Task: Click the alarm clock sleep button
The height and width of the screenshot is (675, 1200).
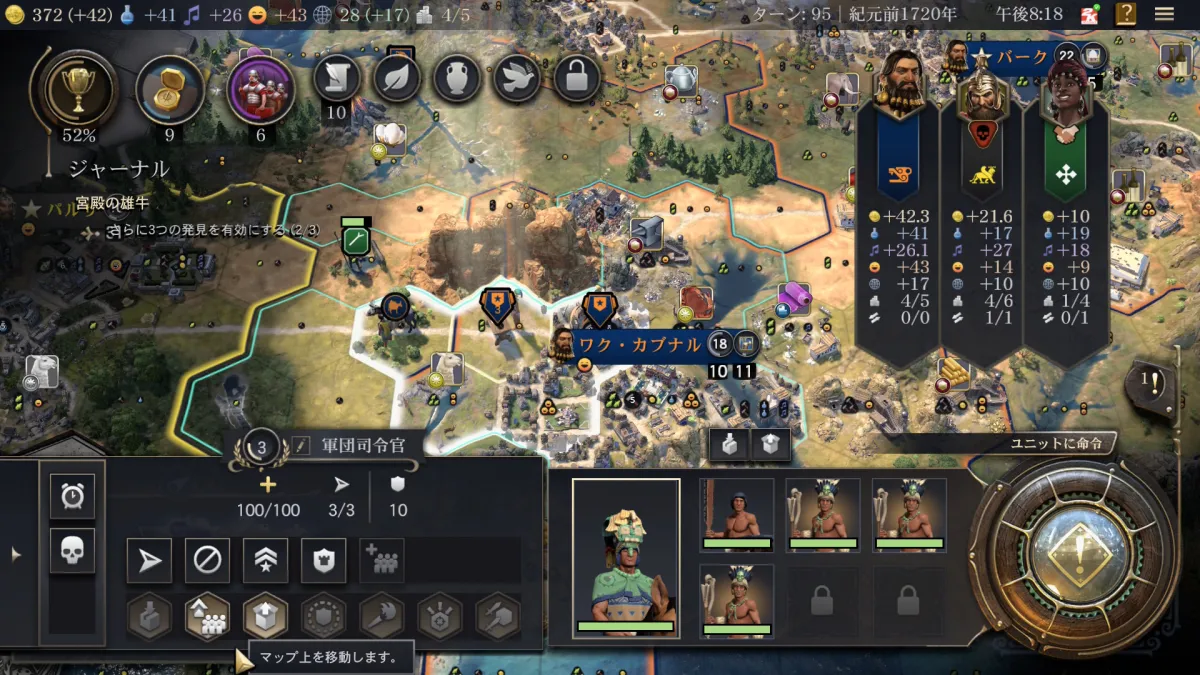Action: (x=72, y=496)
